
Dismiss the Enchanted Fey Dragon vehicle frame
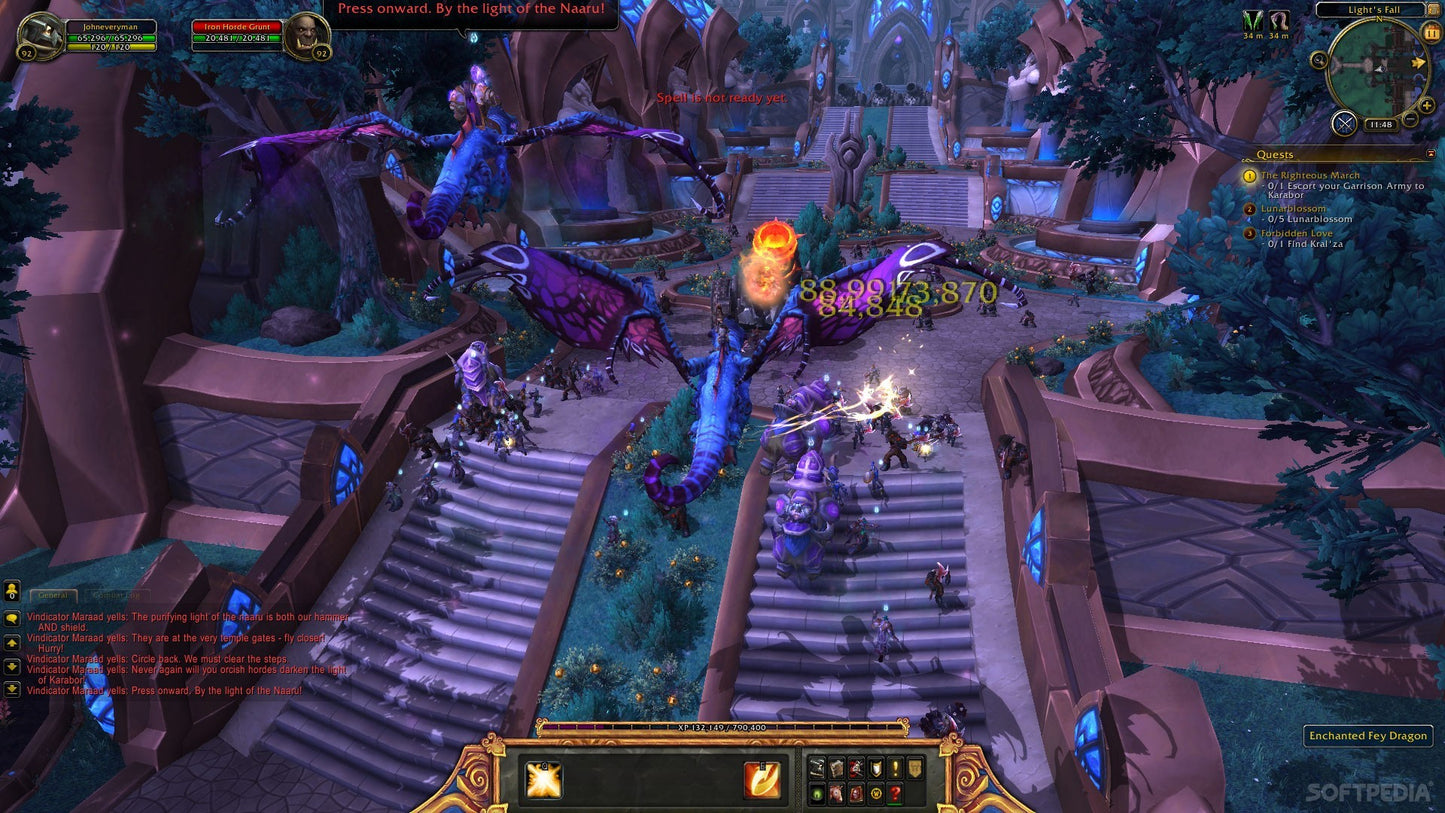(1367, 736)
